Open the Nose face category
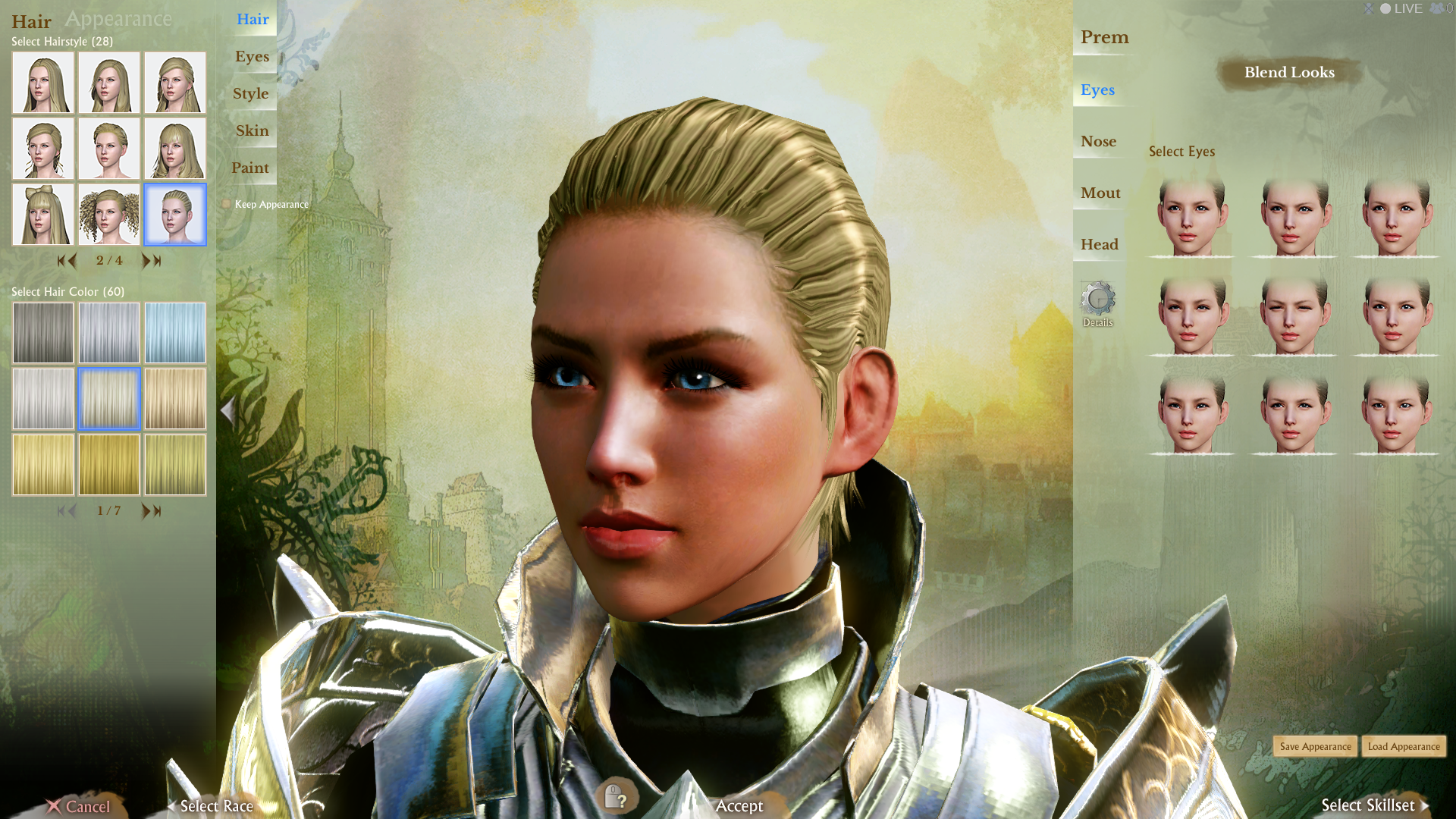This screenshot has width=1456, height=819. coord(1098,142)
